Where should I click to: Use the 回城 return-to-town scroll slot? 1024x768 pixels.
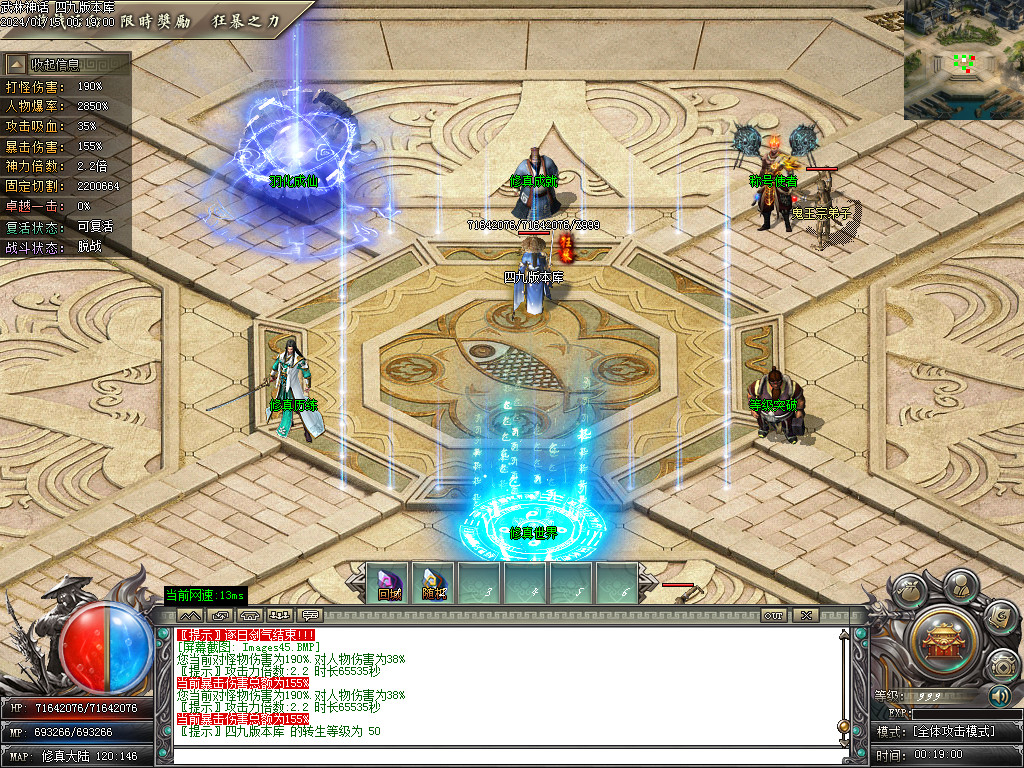[388, 583]
